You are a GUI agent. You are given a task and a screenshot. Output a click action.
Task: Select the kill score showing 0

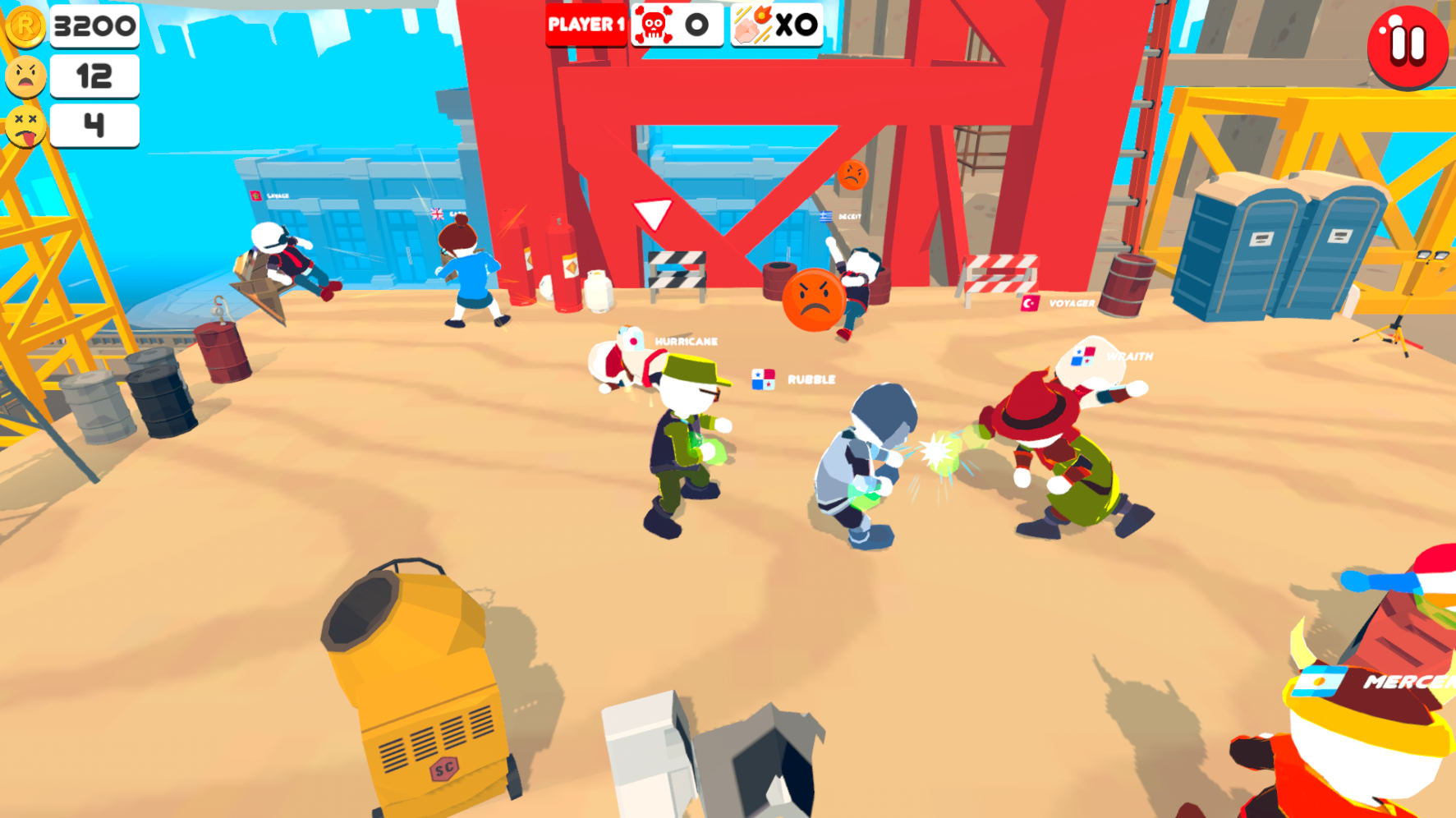tap(697, 25)
